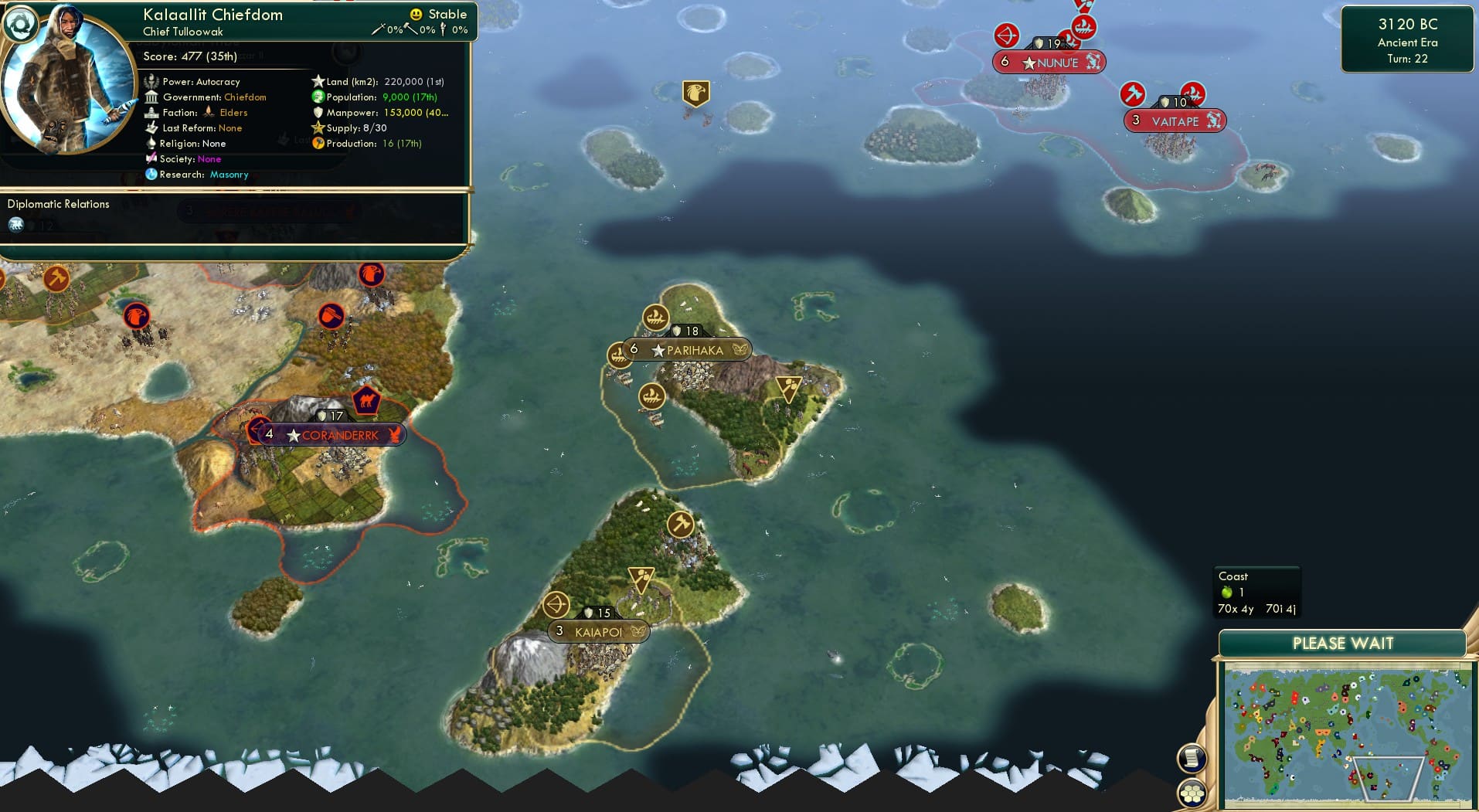This screenshot has width=1479, height=812.
Task: Click the purple caravan banner above Coranderrk
Action: pos(369,400)
